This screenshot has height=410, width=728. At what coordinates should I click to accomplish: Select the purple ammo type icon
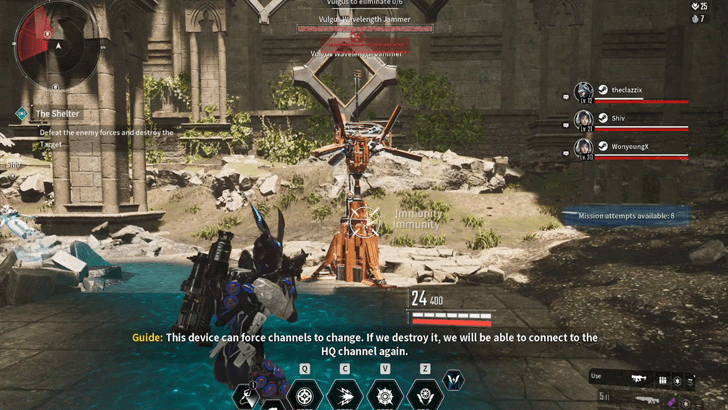pos(672,401)
